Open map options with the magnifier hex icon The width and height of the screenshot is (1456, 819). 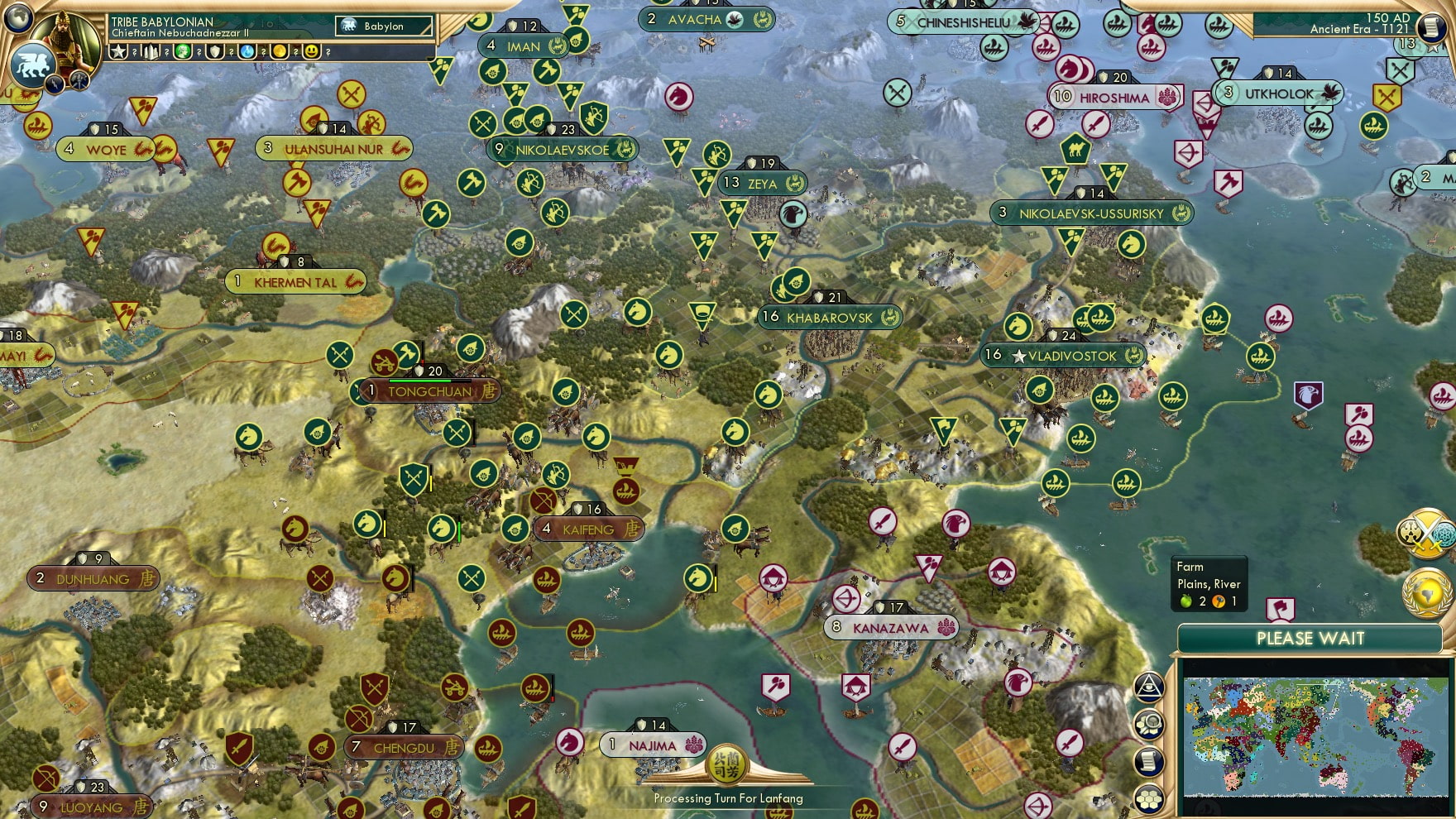(x=1149, y=724)
